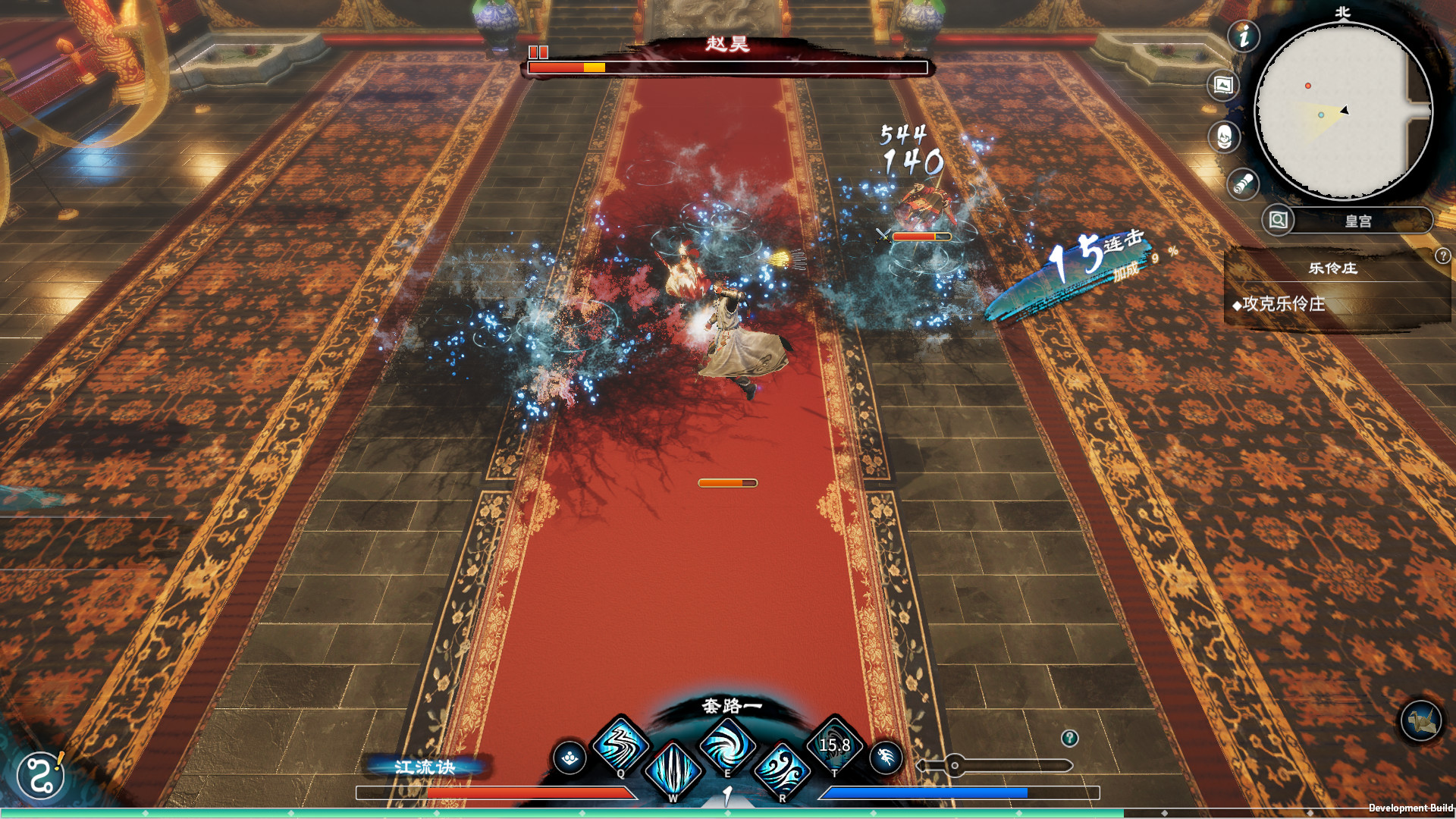Open the serpent icon with exclamation mark
The image size is (1456, 819).
(x=41, y=775)
